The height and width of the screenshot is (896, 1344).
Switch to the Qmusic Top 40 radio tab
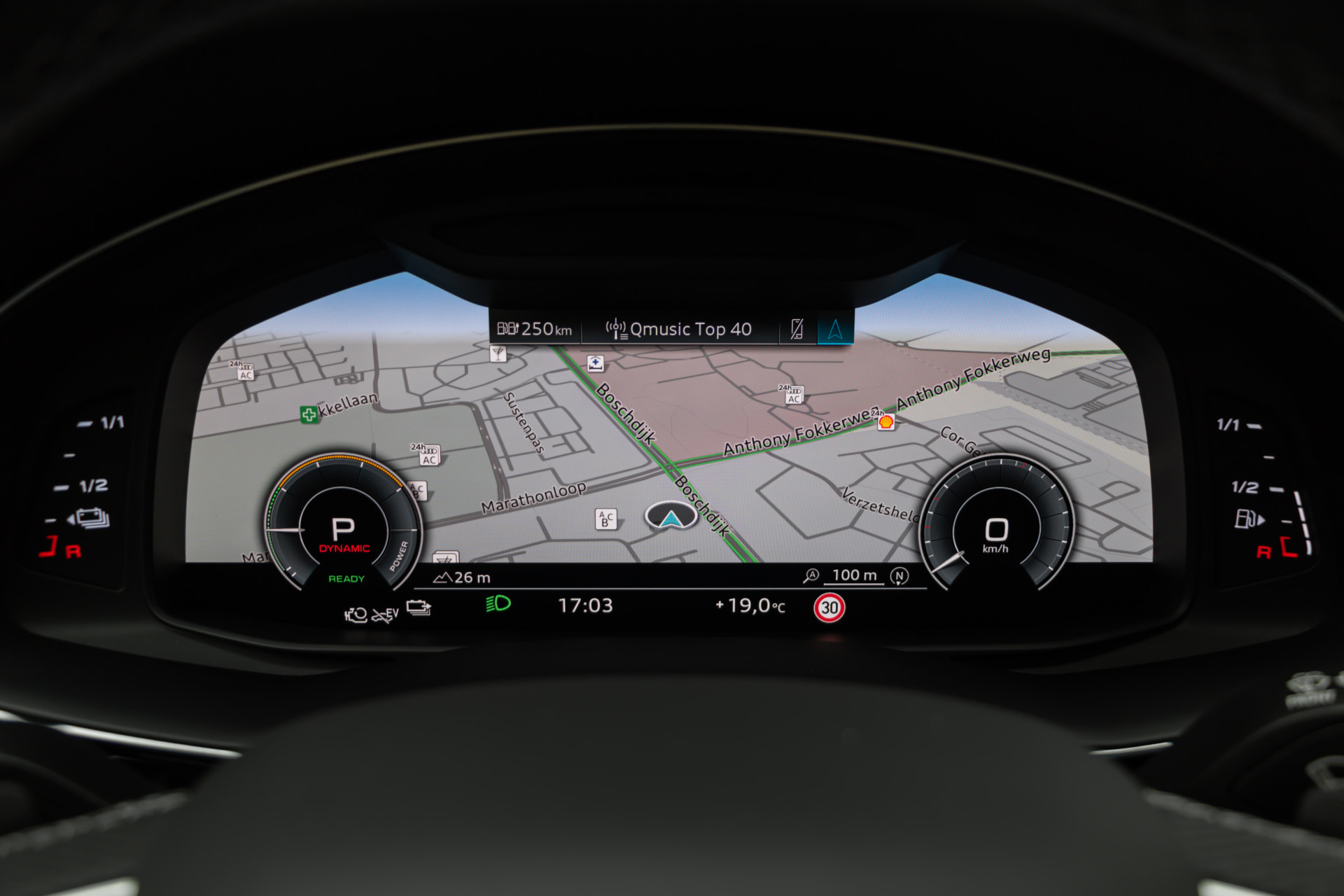click(x=679, y=329)
